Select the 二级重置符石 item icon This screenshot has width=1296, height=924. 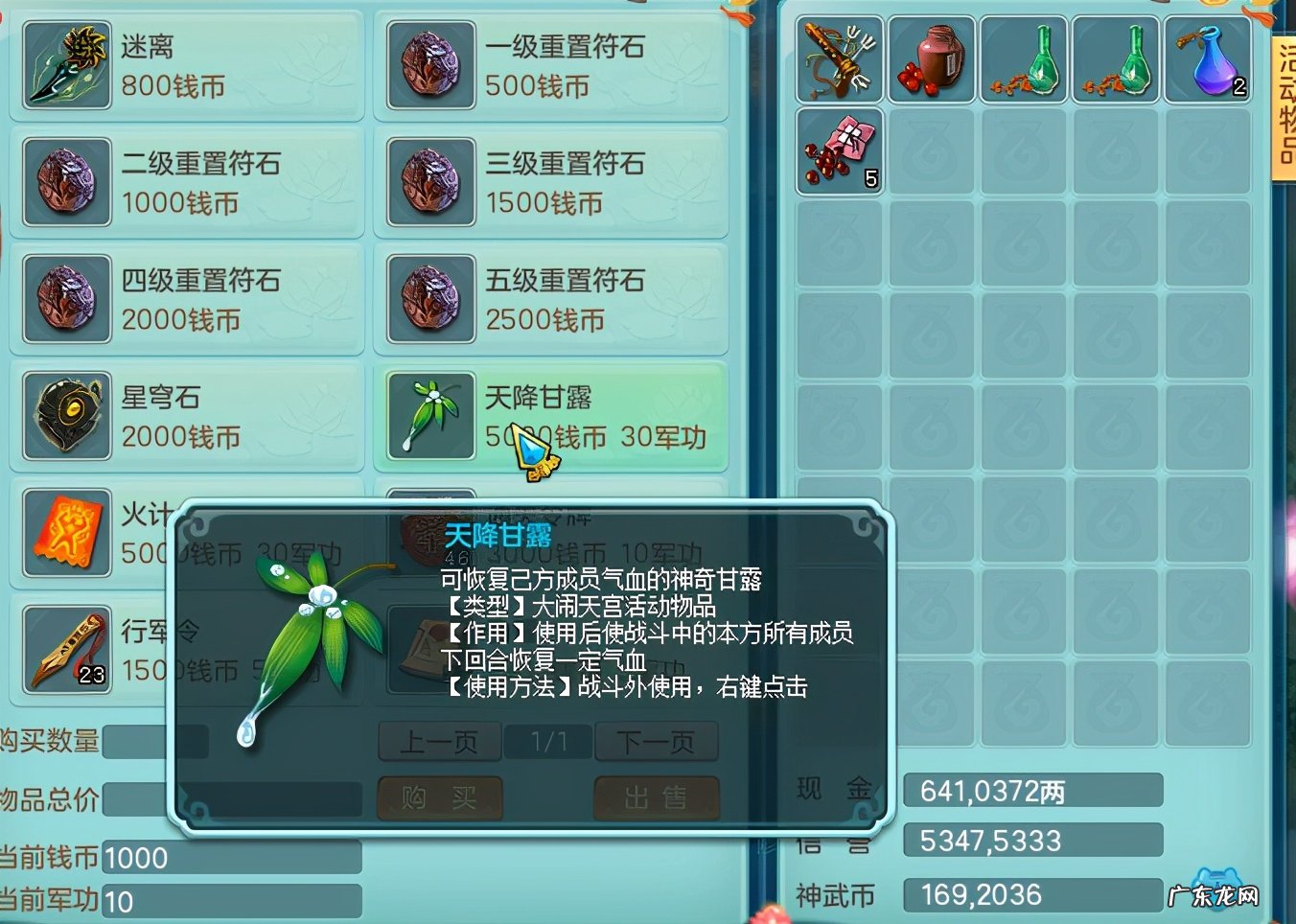click(x=65, y=182)
